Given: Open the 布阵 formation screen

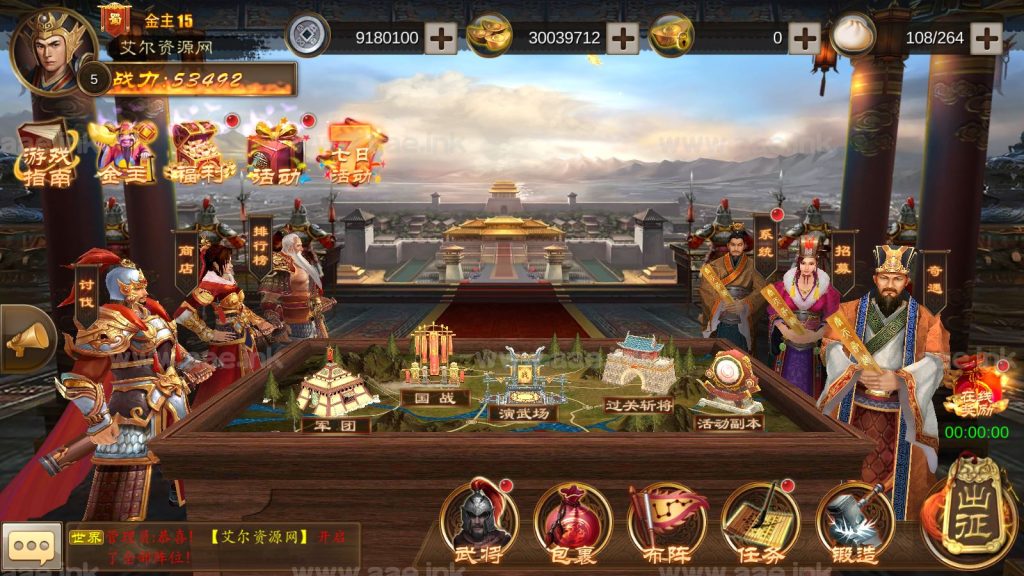Looking at the screenshot, I should click(x=666, y=520).
